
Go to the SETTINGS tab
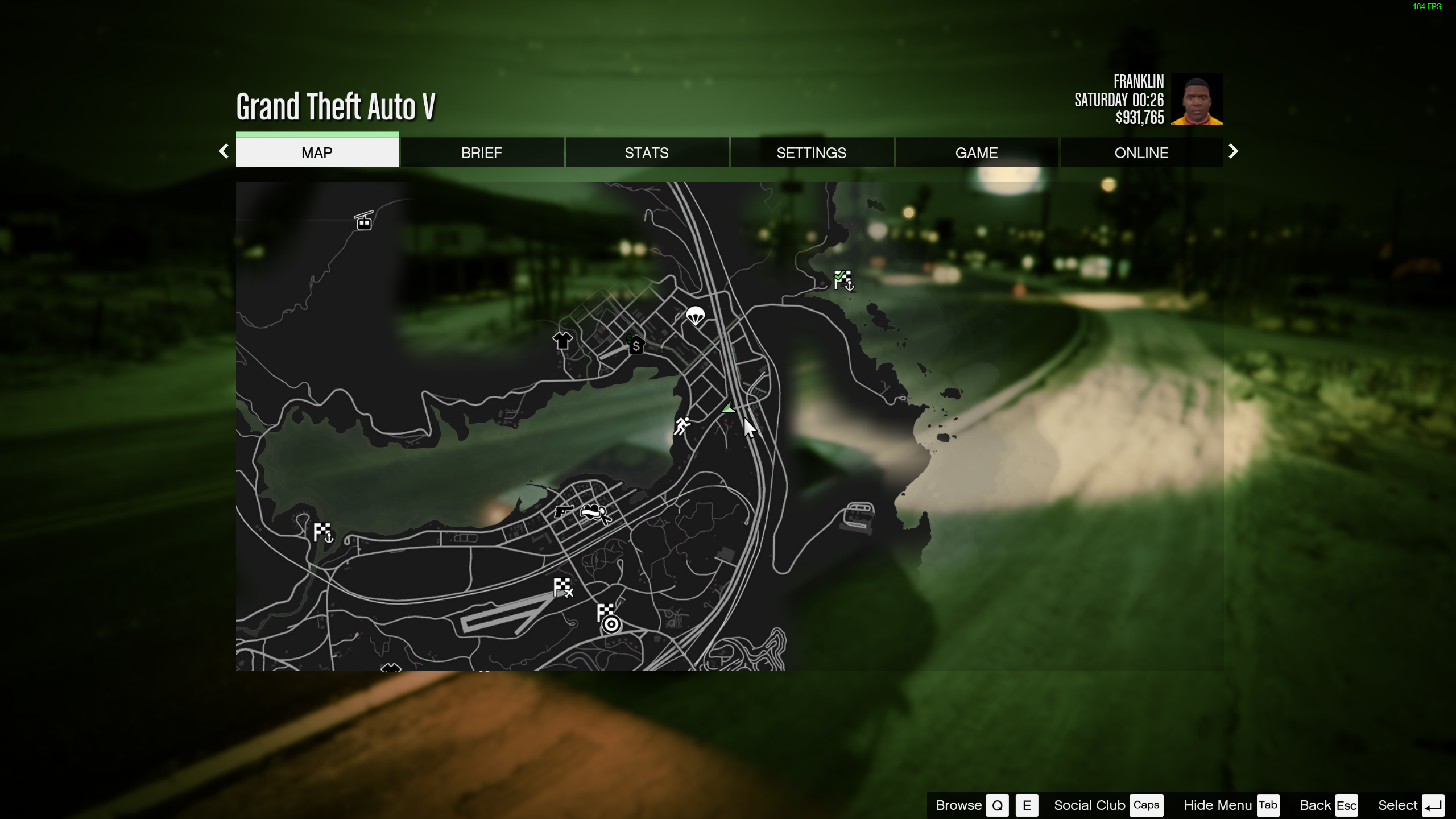(x=811, y=152)
